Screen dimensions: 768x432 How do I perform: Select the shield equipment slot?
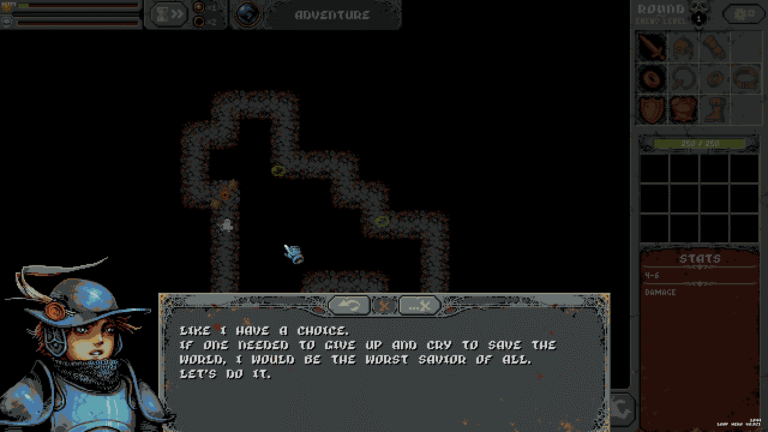click(652, 109)
